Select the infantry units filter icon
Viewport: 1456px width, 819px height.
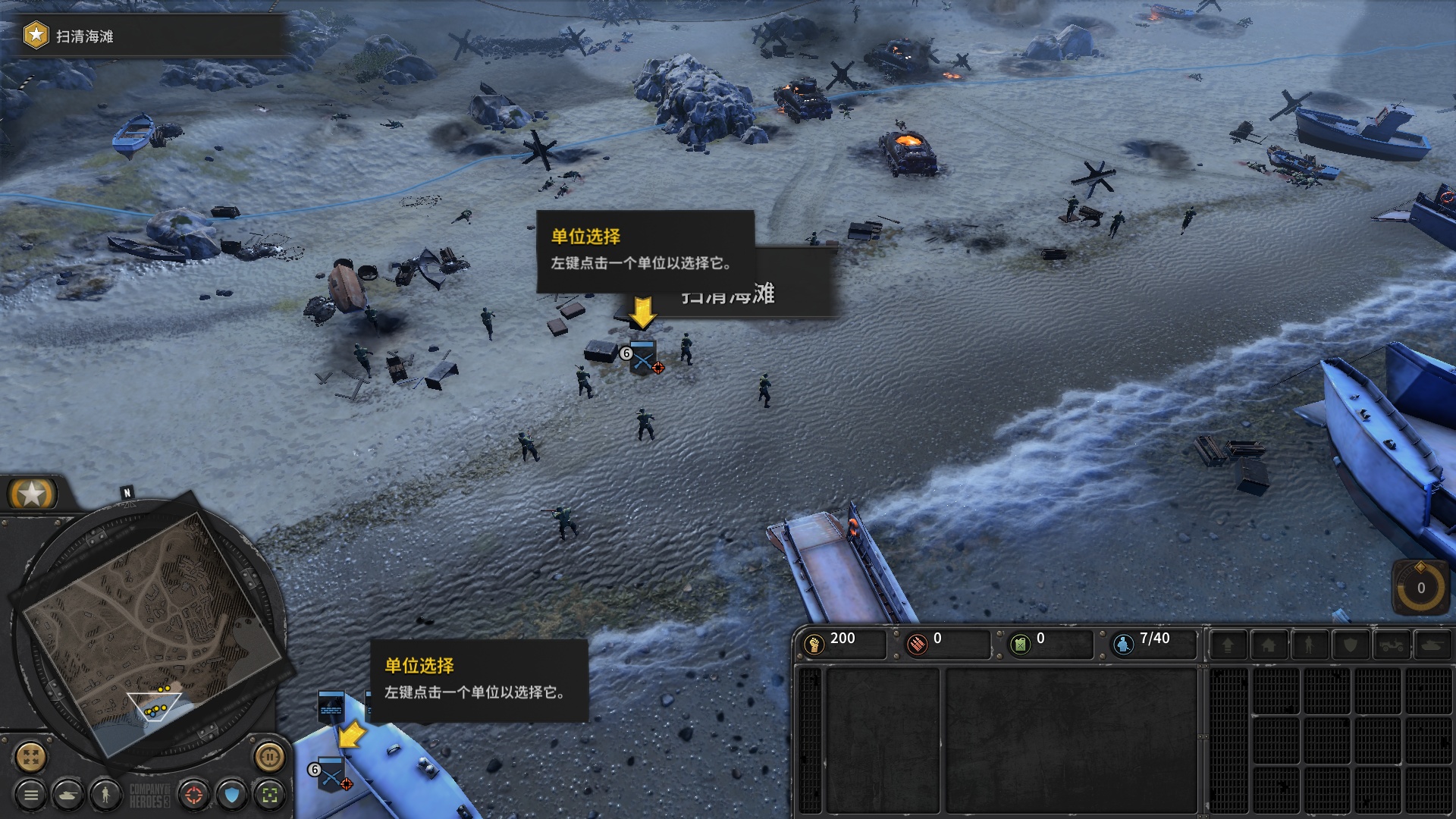pos(105,795)
